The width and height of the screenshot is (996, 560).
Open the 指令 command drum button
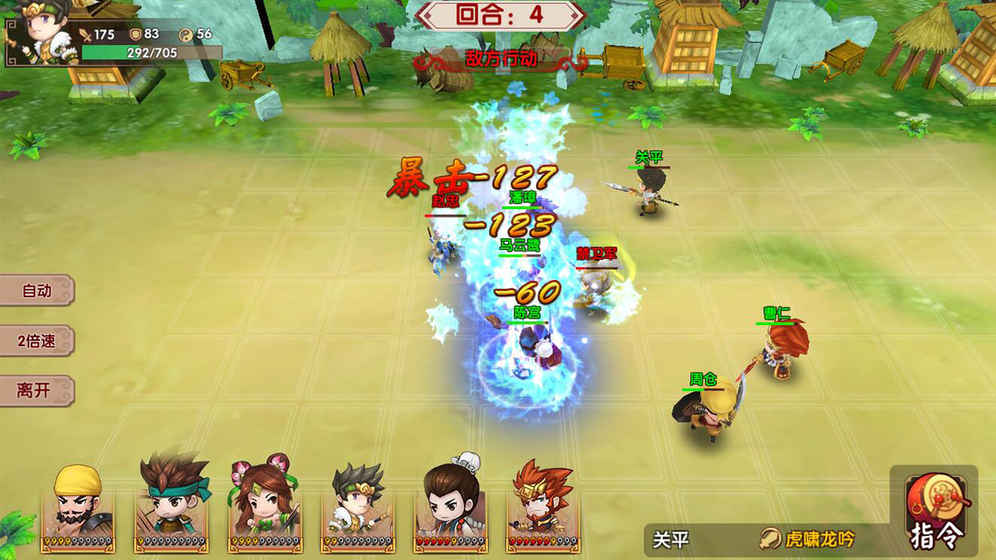(932, 510)
